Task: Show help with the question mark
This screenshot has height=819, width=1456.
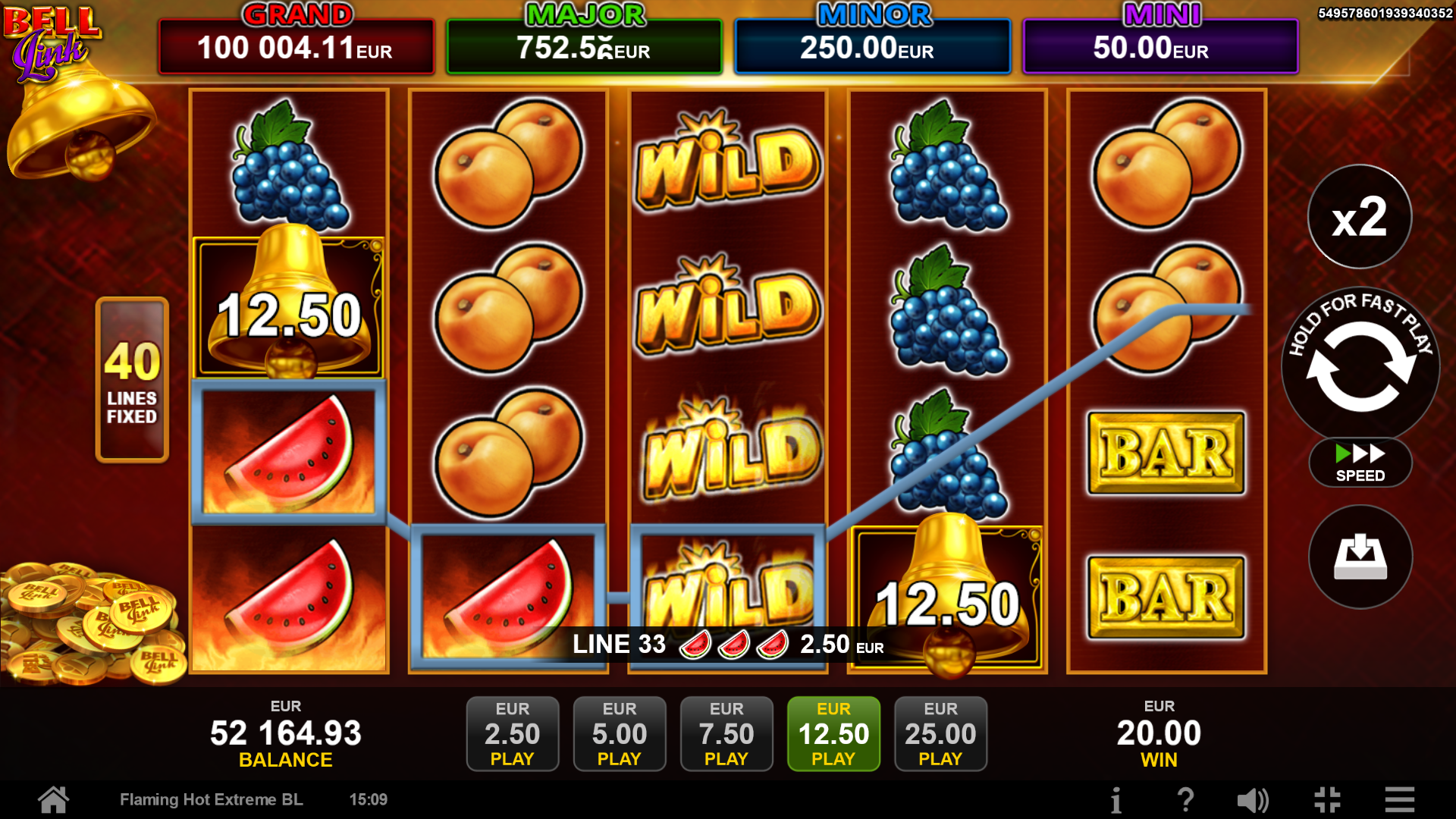Action: tap(1185, 800)
